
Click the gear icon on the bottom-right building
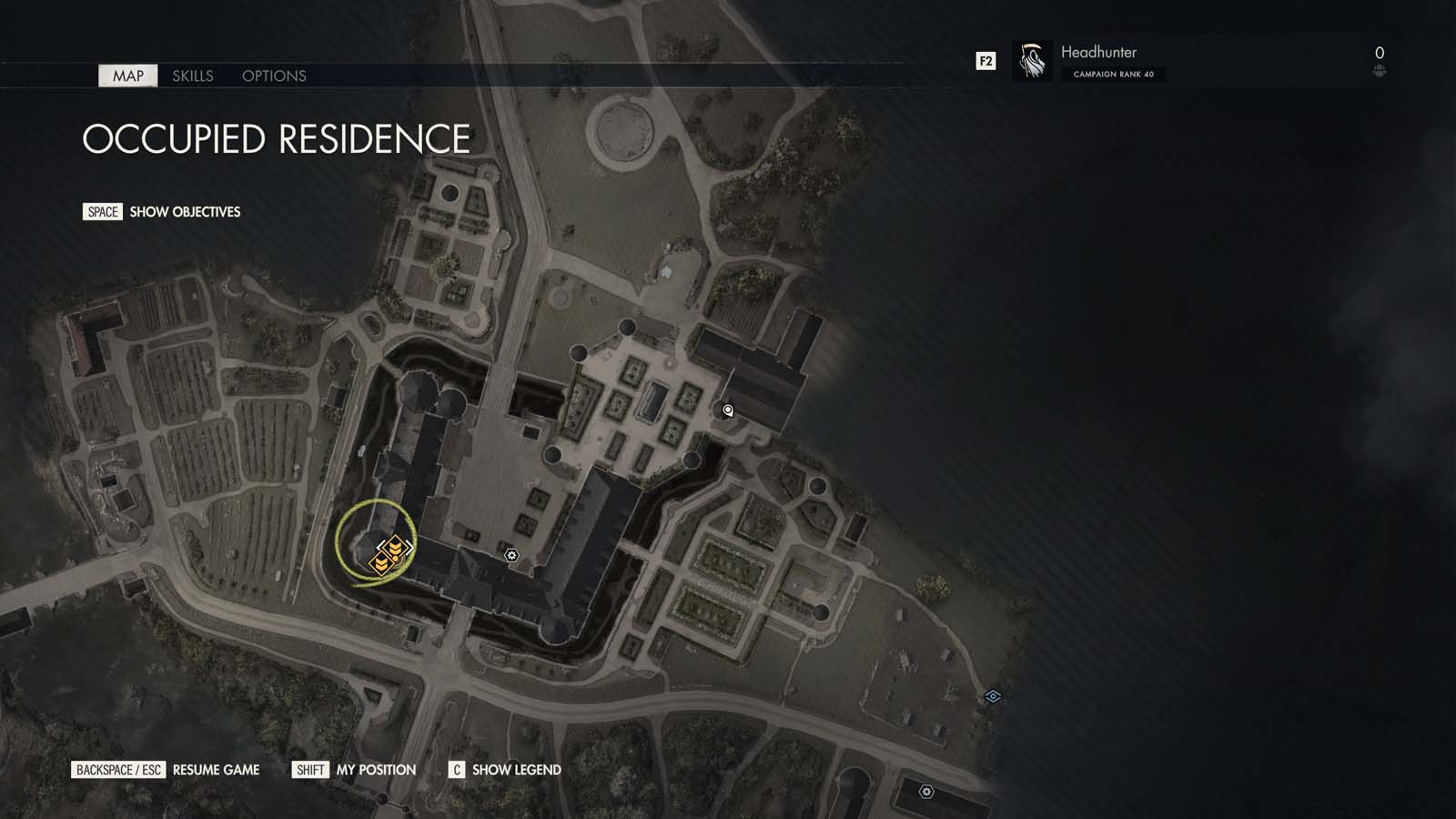tap(927, 791)
